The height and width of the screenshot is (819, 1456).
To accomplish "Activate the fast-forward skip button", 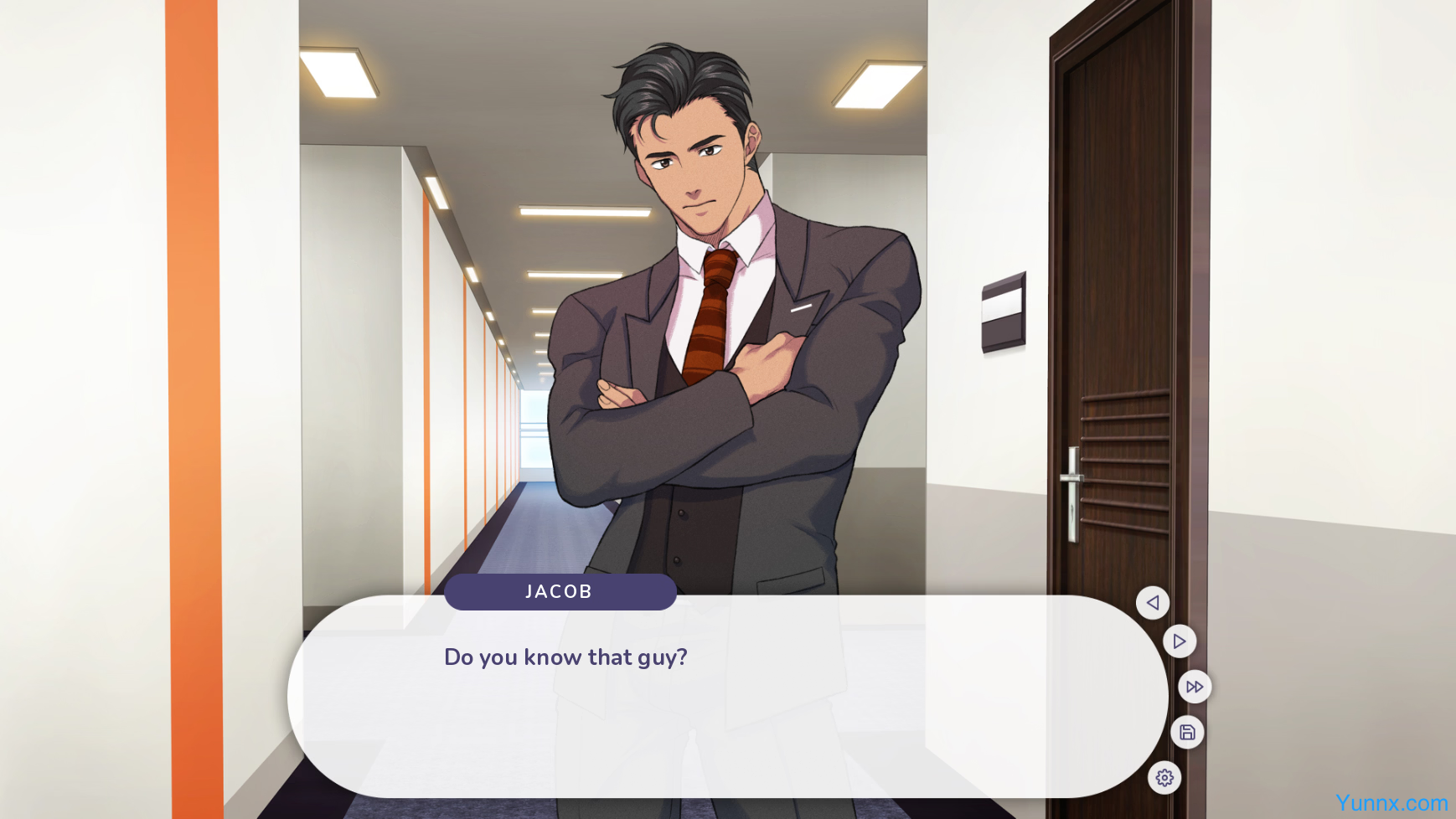I will tap(1194, 687).
